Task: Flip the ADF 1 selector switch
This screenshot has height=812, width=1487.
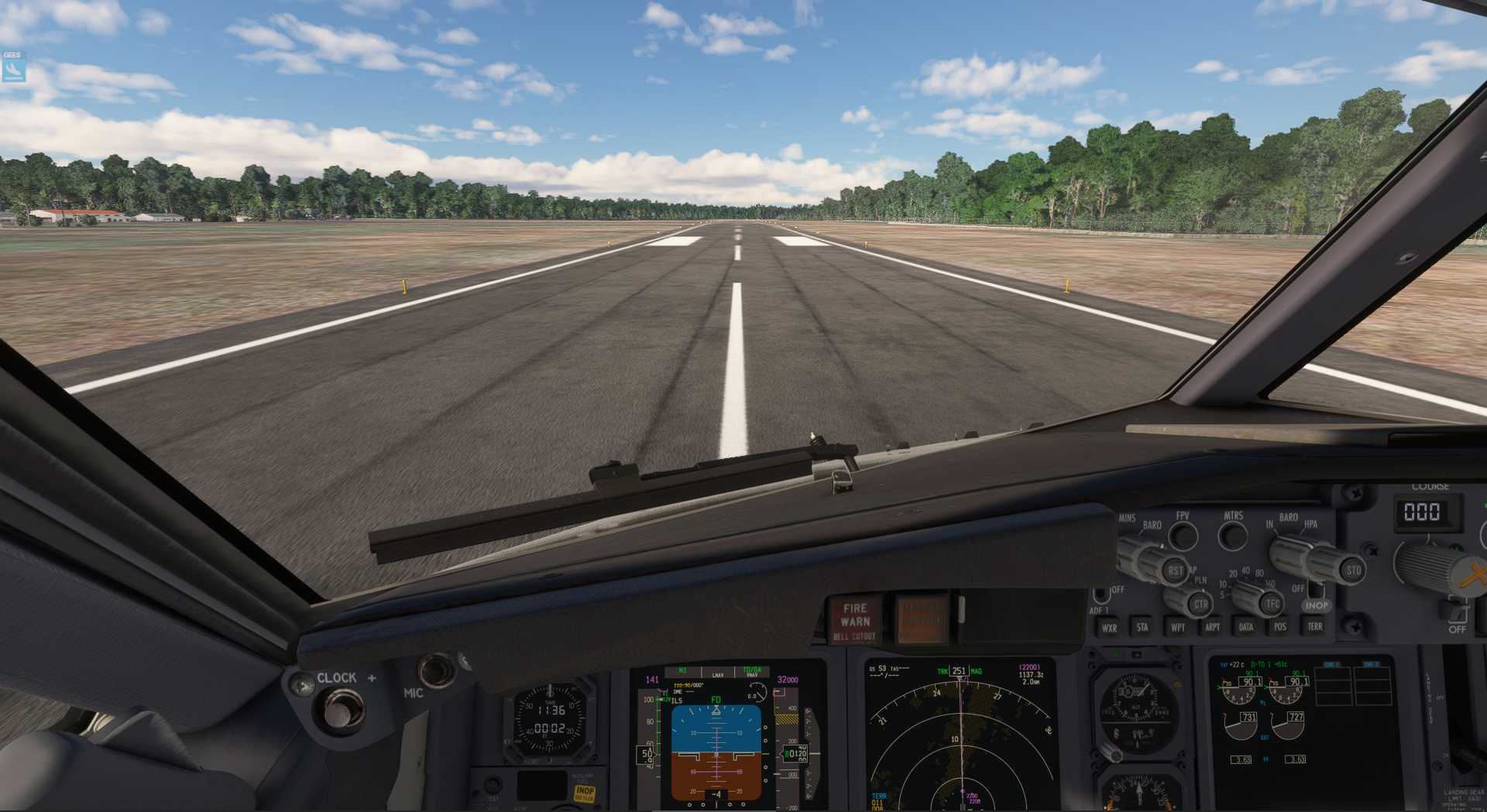Action: (x=1101, y=596)
